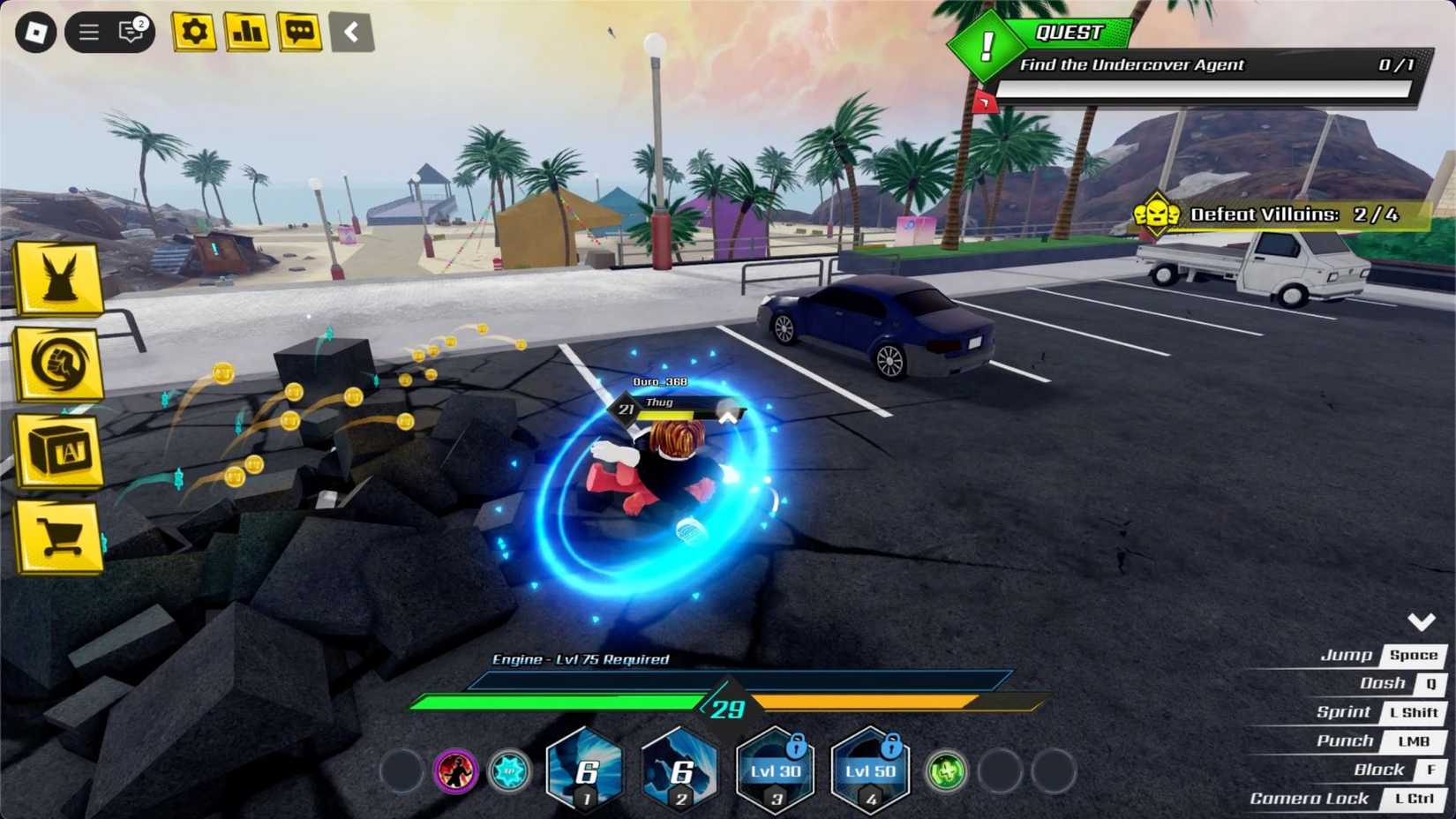Viewport: 1456px width, 819px height.
Task: Click the green XP progress bar
Action: 556,703
